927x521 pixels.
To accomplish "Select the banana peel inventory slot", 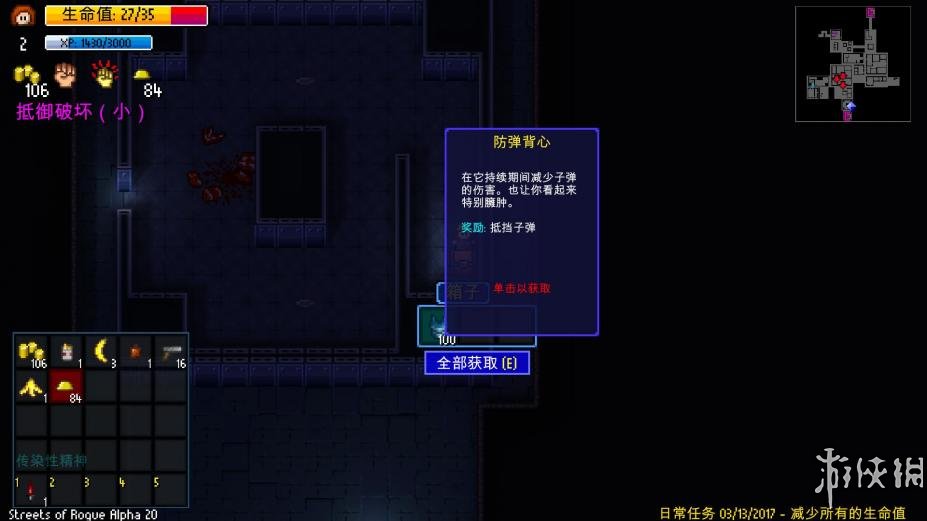I will pos(32,387).
